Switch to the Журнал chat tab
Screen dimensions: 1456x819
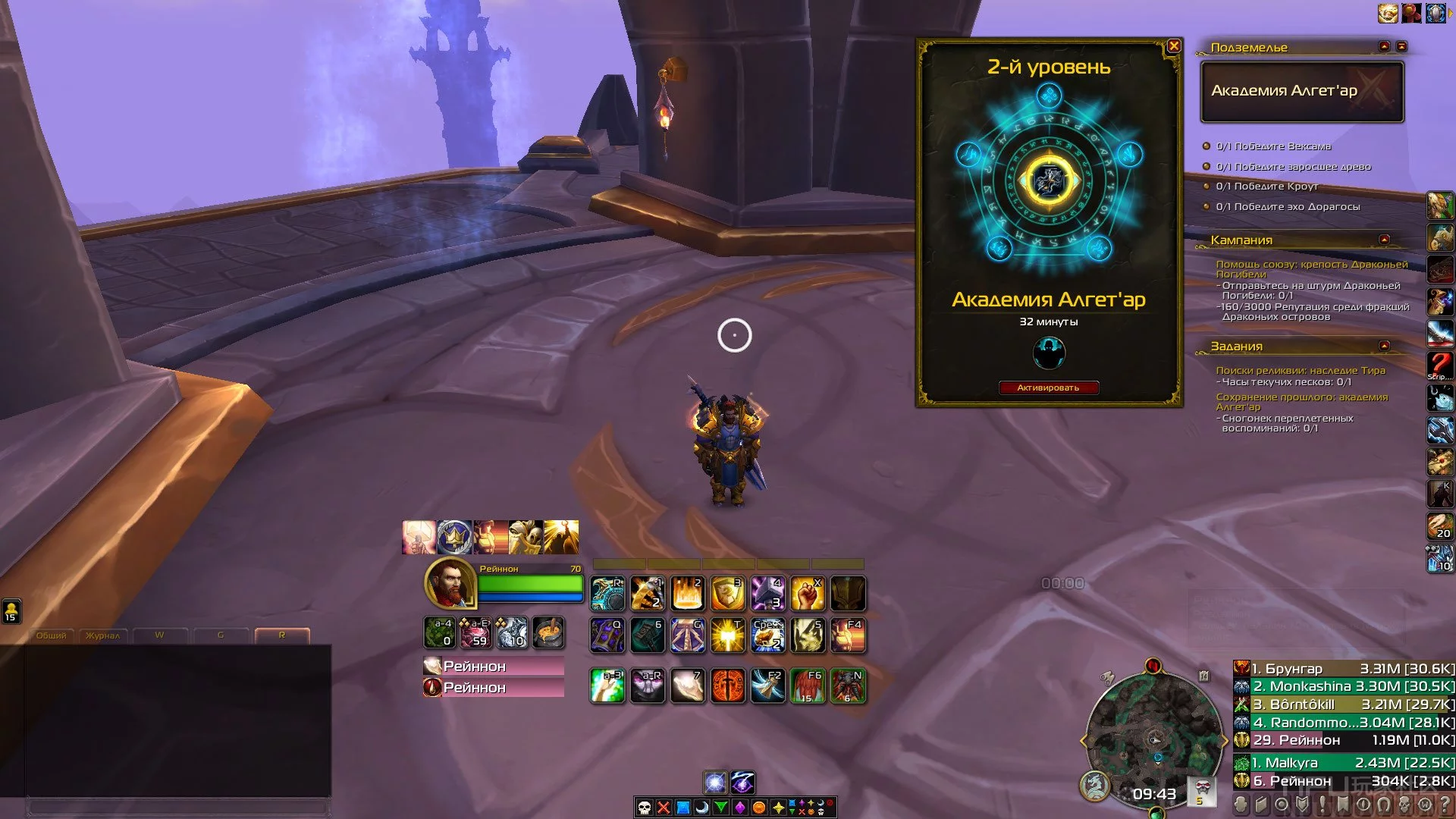tap(102, 635)
